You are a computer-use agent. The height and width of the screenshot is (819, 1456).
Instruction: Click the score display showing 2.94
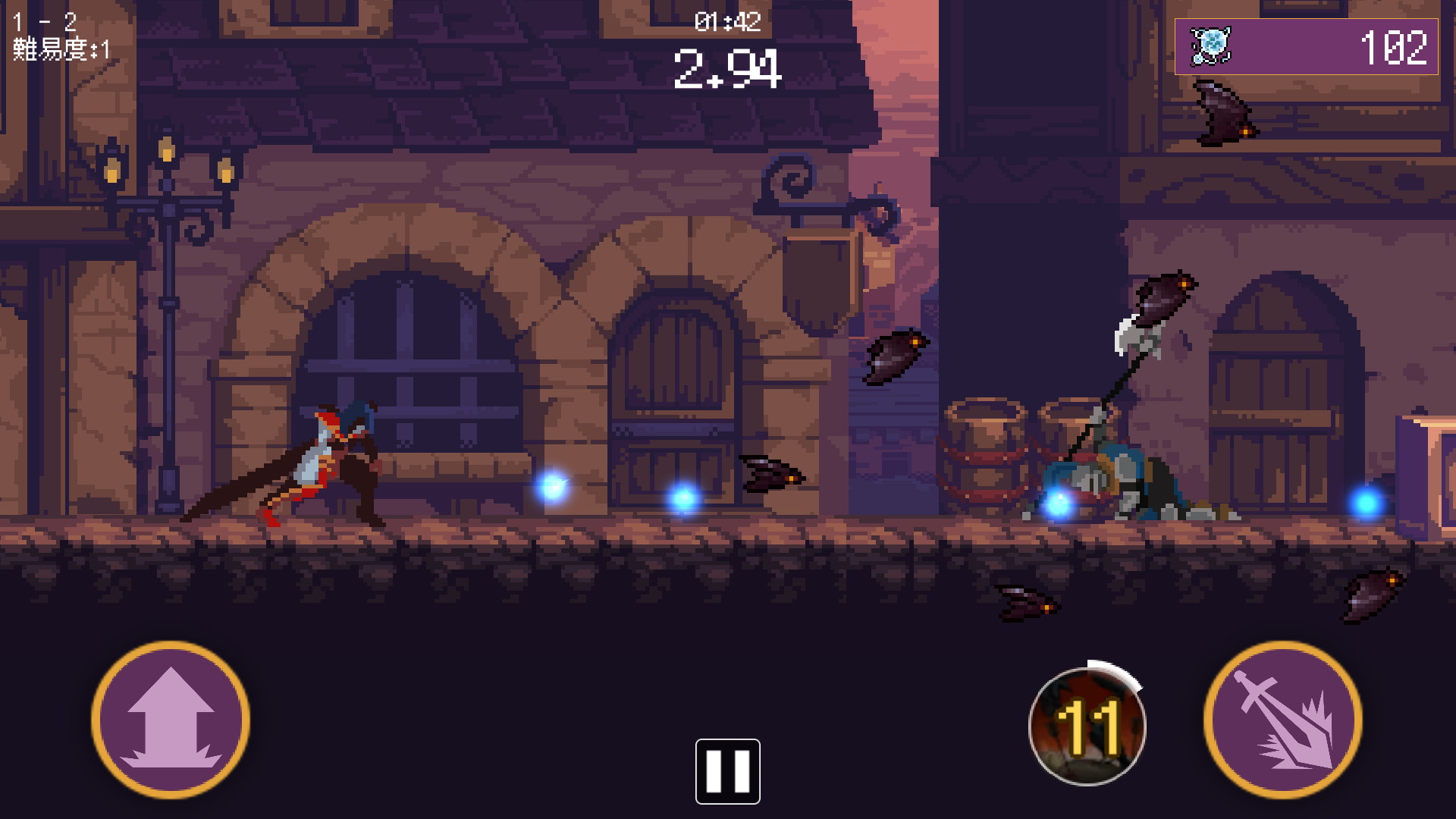pos(726,69)
